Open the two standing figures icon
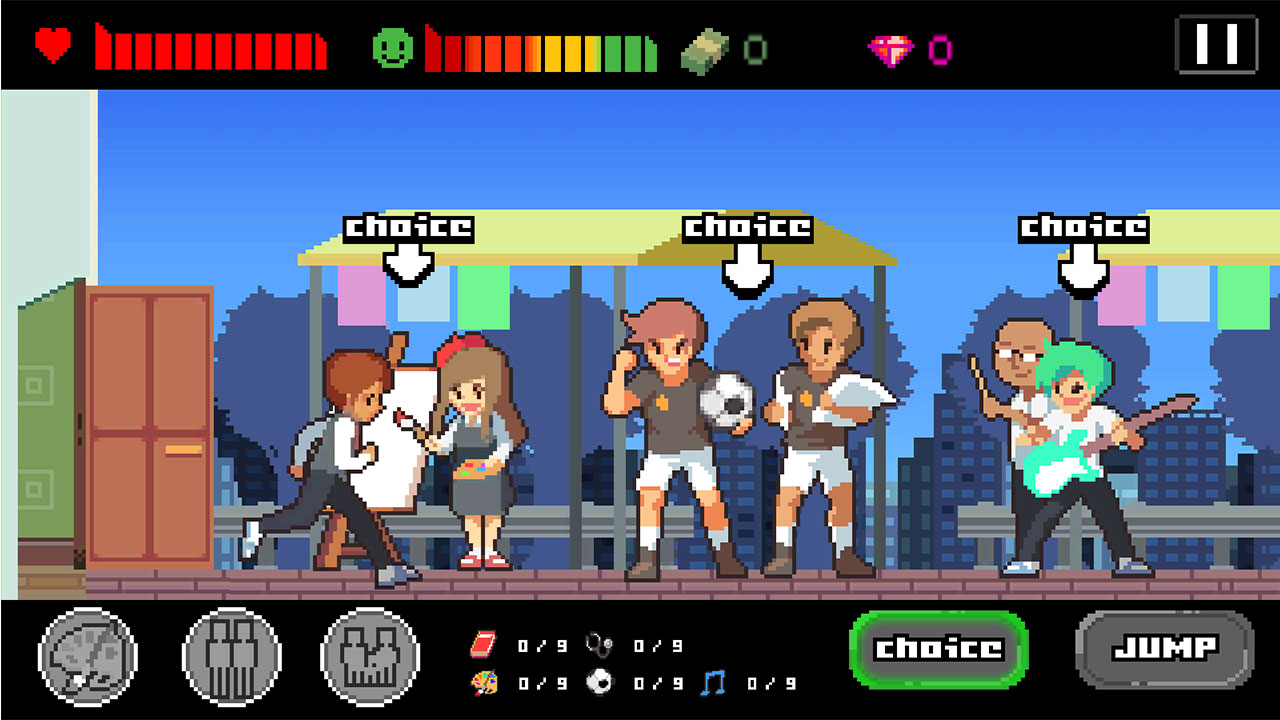This screenshot has width=1280, height=720. tap(231, 656)
